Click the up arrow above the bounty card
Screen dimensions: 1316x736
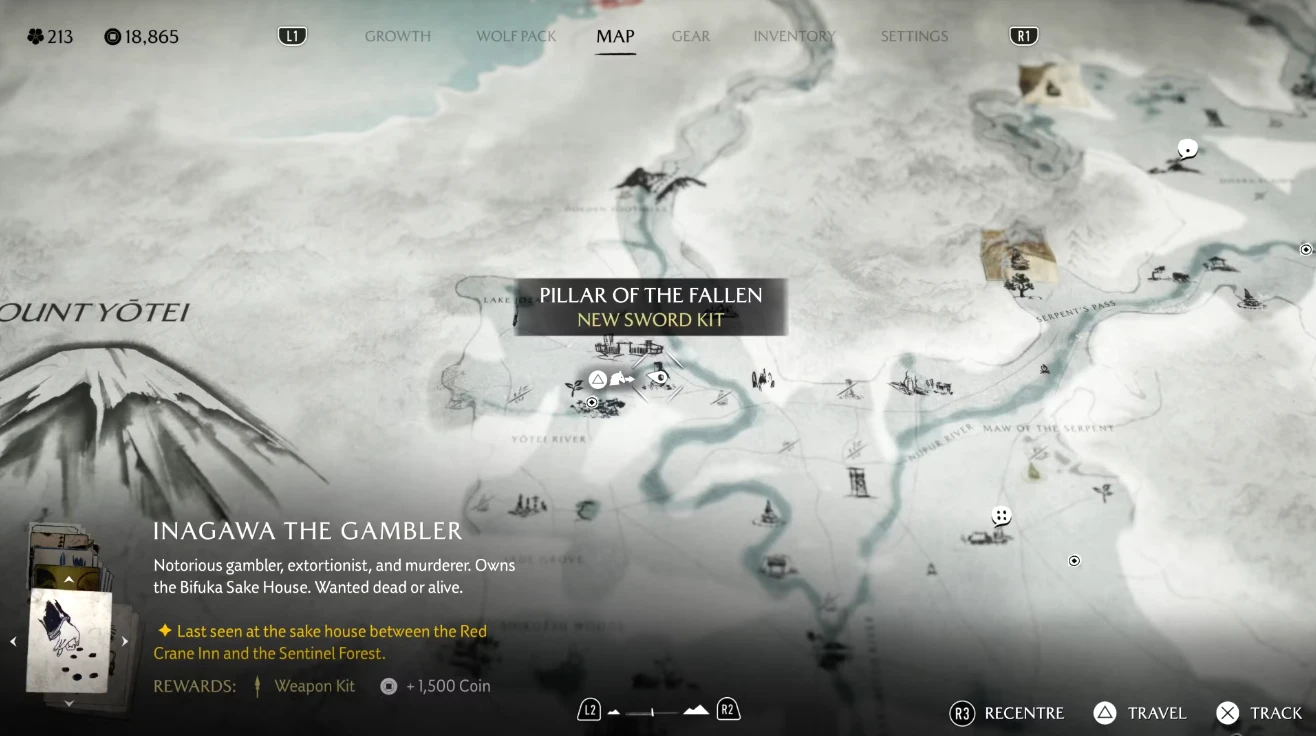[69, 580]
